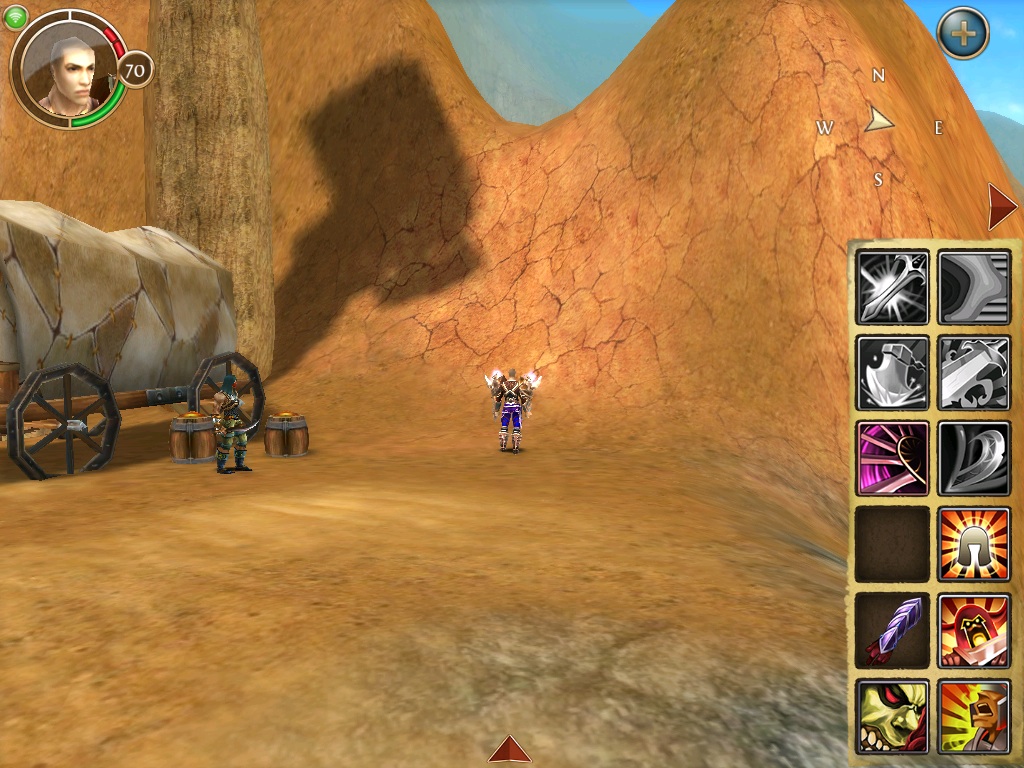Use the red hooded warrior skill
The image size is (1024, 768).
click(974, 630)
